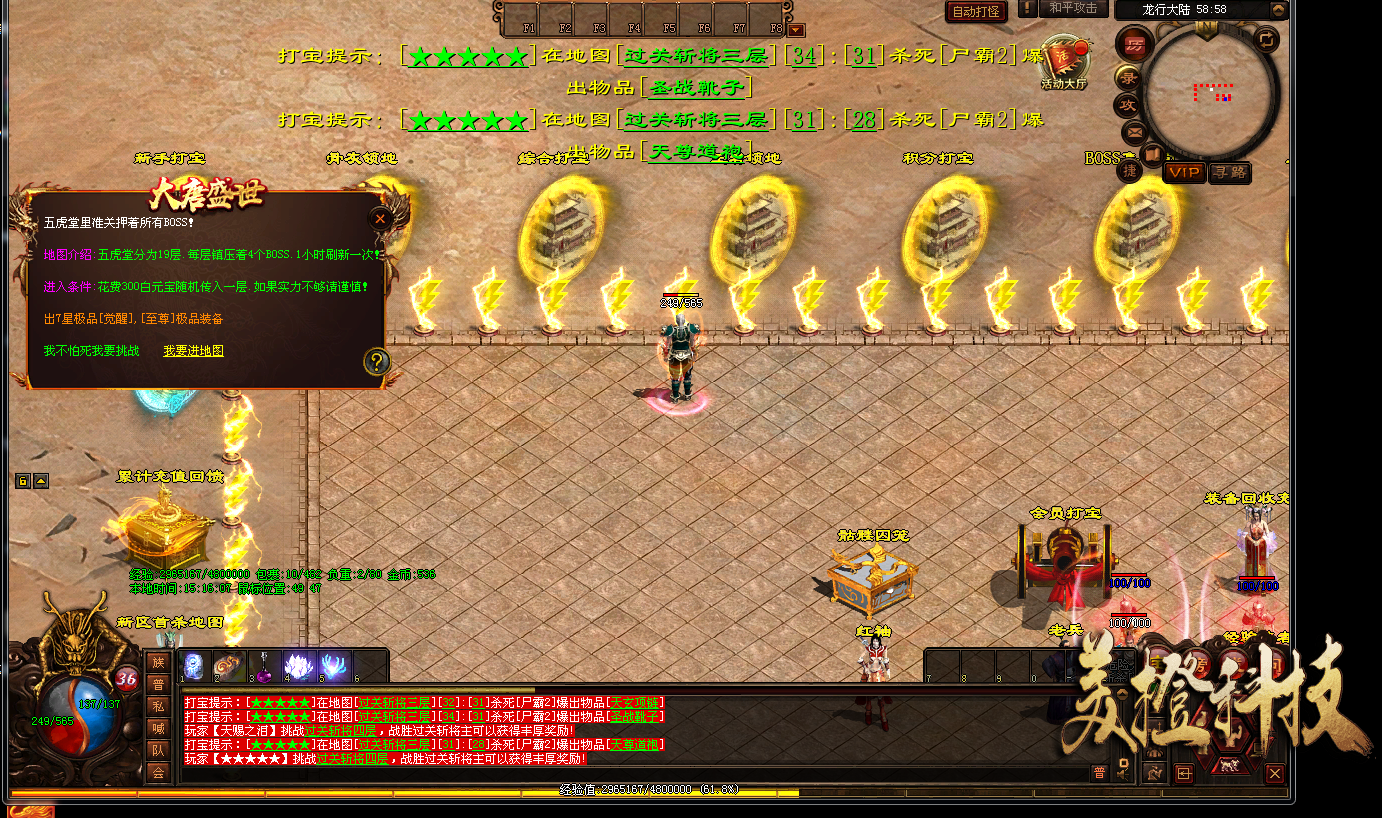Close the 五虎堂 dialog window
Screen dimensions: 1382x818
pyautogui.click(x=379, y=219)
